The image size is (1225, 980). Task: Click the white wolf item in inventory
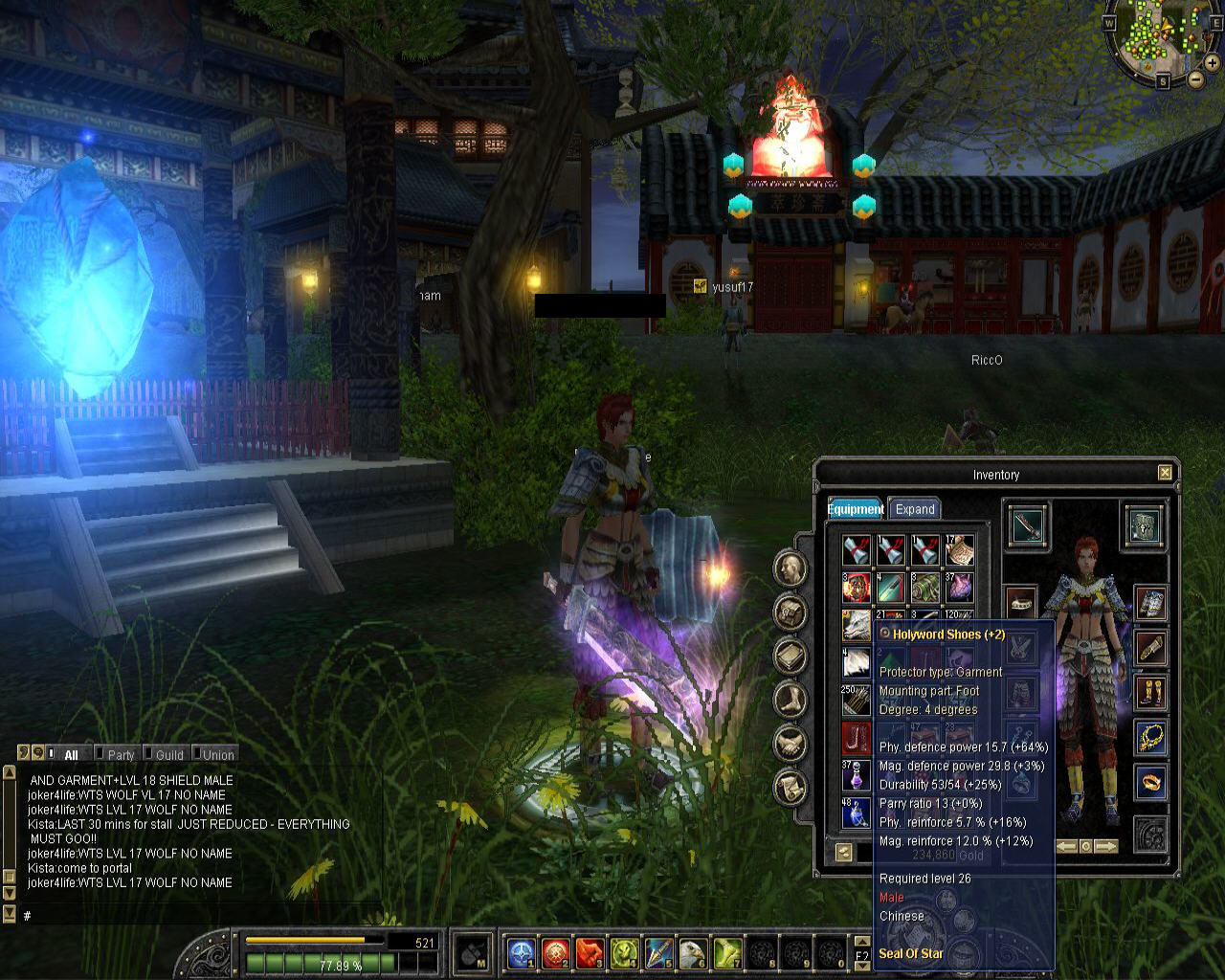tap(856, 626)
